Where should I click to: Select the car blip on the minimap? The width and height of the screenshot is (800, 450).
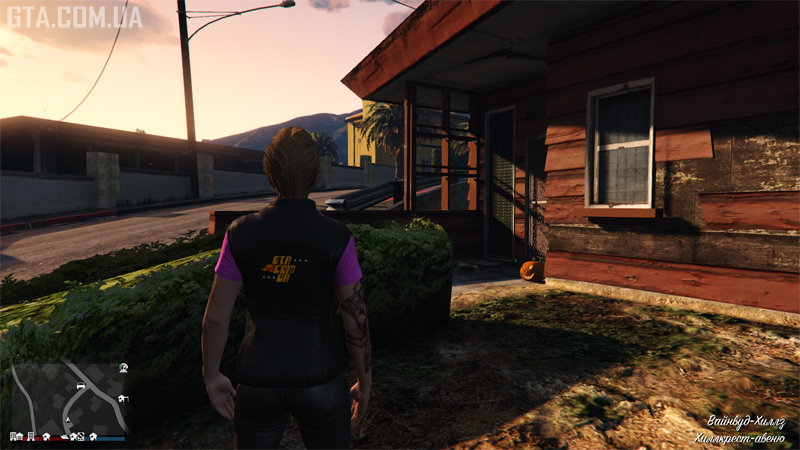point(81,385)
